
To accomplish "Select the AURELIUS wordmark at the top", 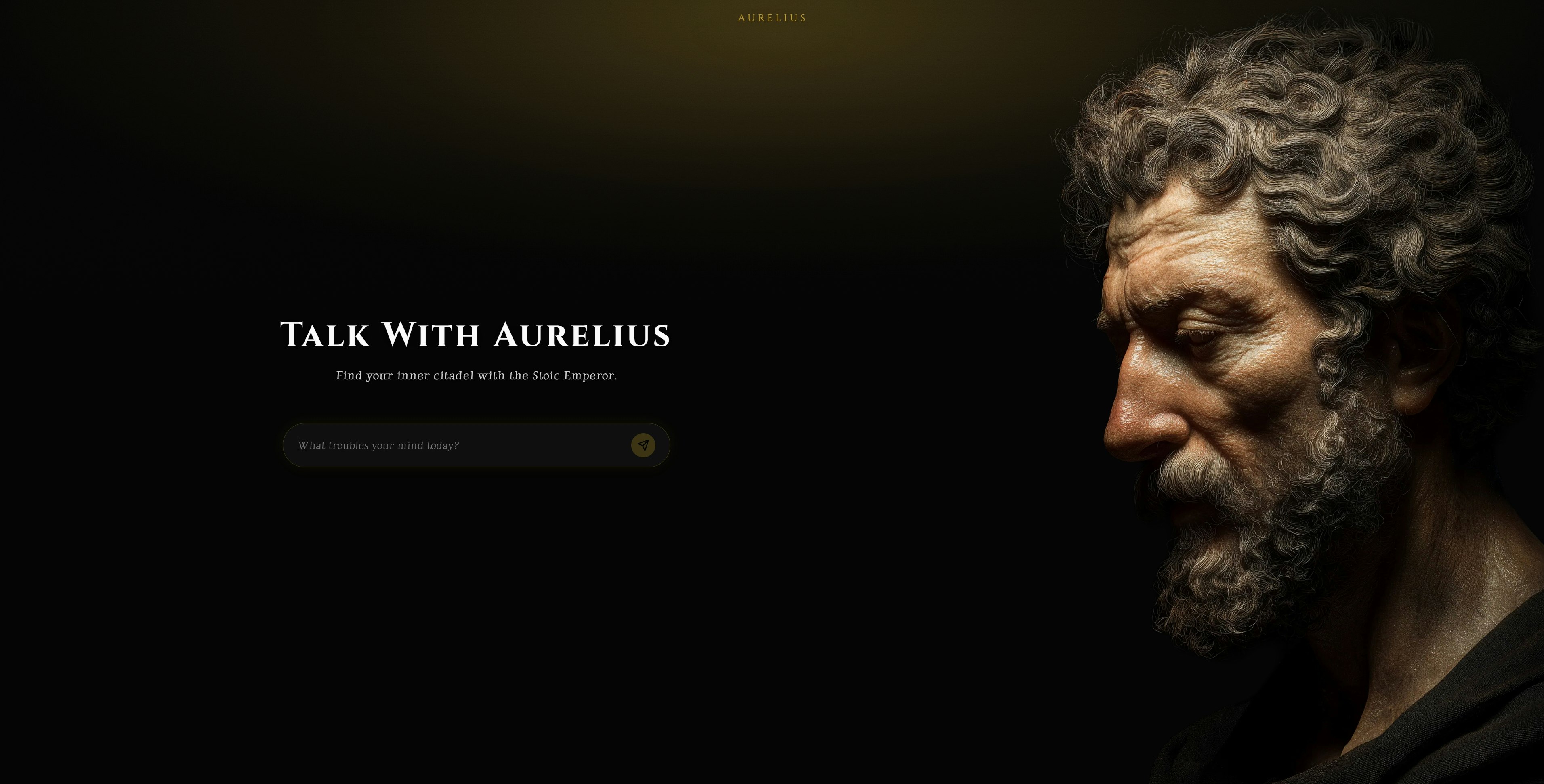I will [x=772, y=18].
